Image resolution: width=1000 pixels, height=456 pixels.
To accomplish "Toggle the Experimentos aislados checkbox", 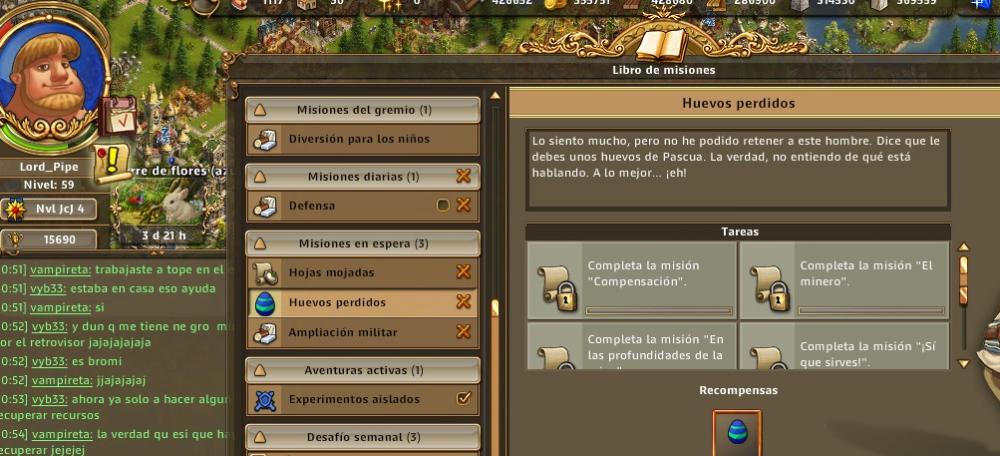I will (463, 399).
